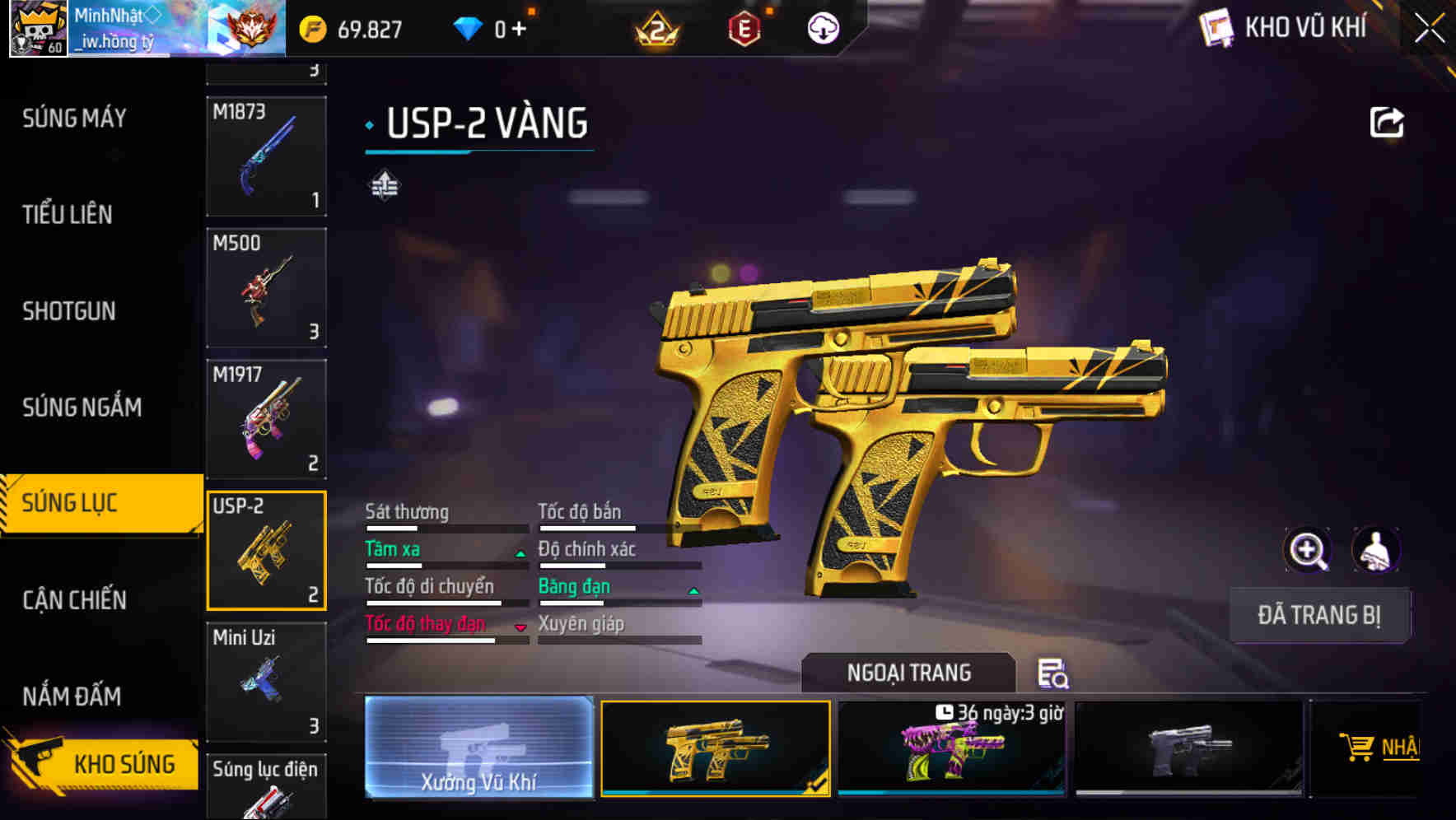1456x820 pixels.
Task: Zoom in with the magnifier icon
Action: [1307, 550]
